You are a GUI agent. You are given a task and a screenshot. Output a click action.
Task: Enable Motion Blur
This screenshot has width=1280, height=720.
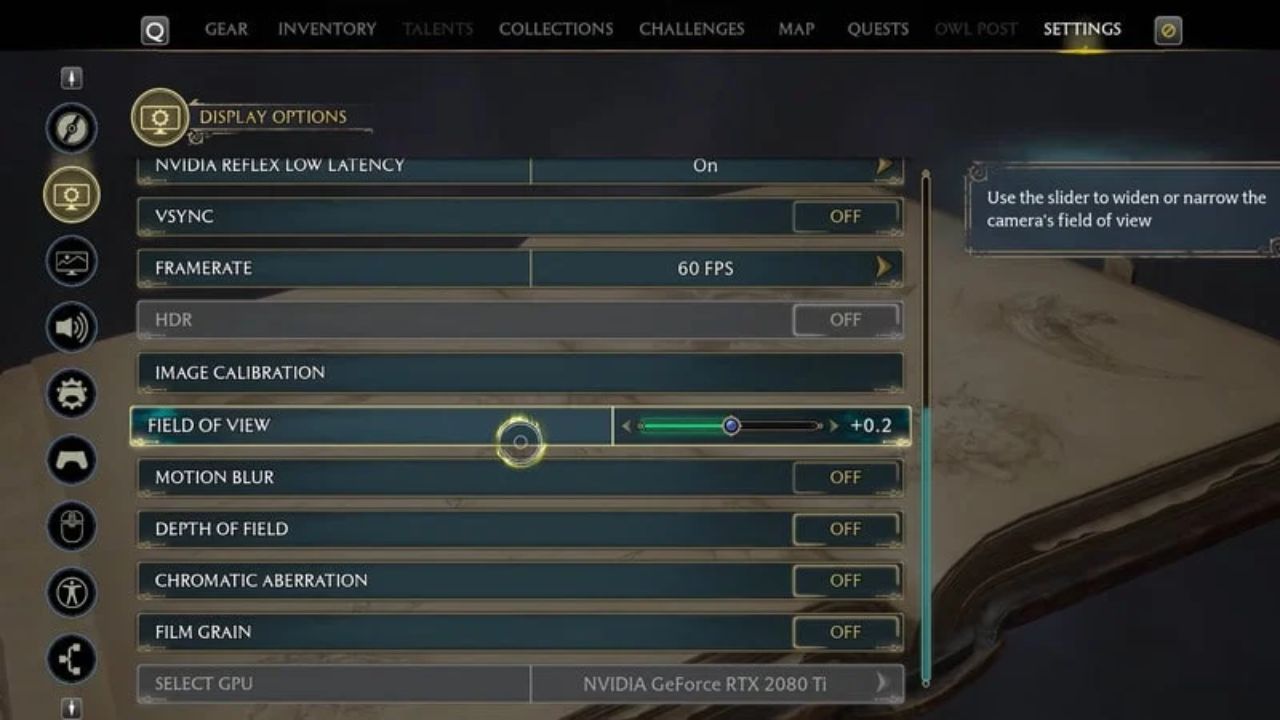click(845, 477)
